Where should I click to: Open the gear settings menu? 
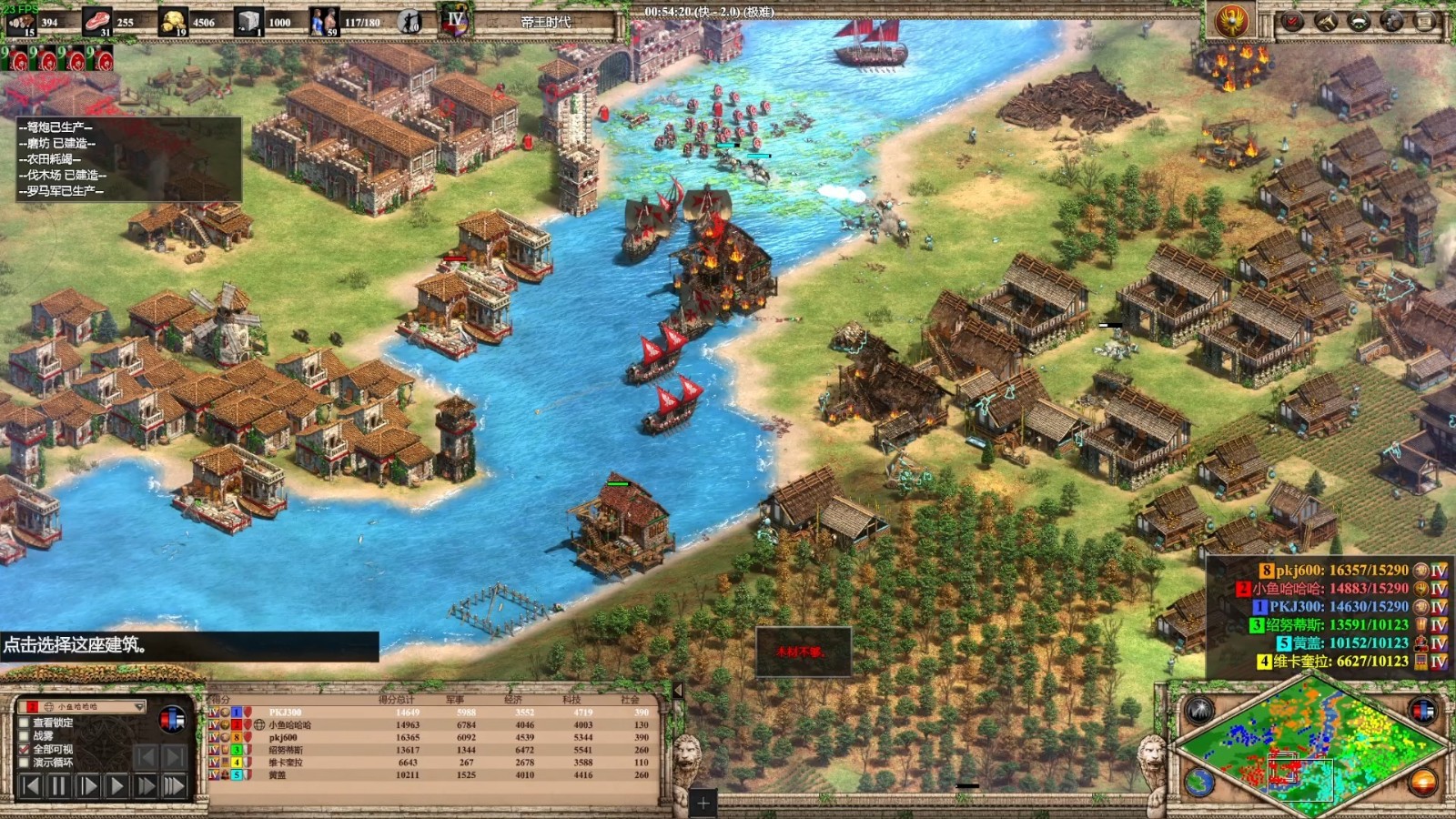tap(1392, 22)
